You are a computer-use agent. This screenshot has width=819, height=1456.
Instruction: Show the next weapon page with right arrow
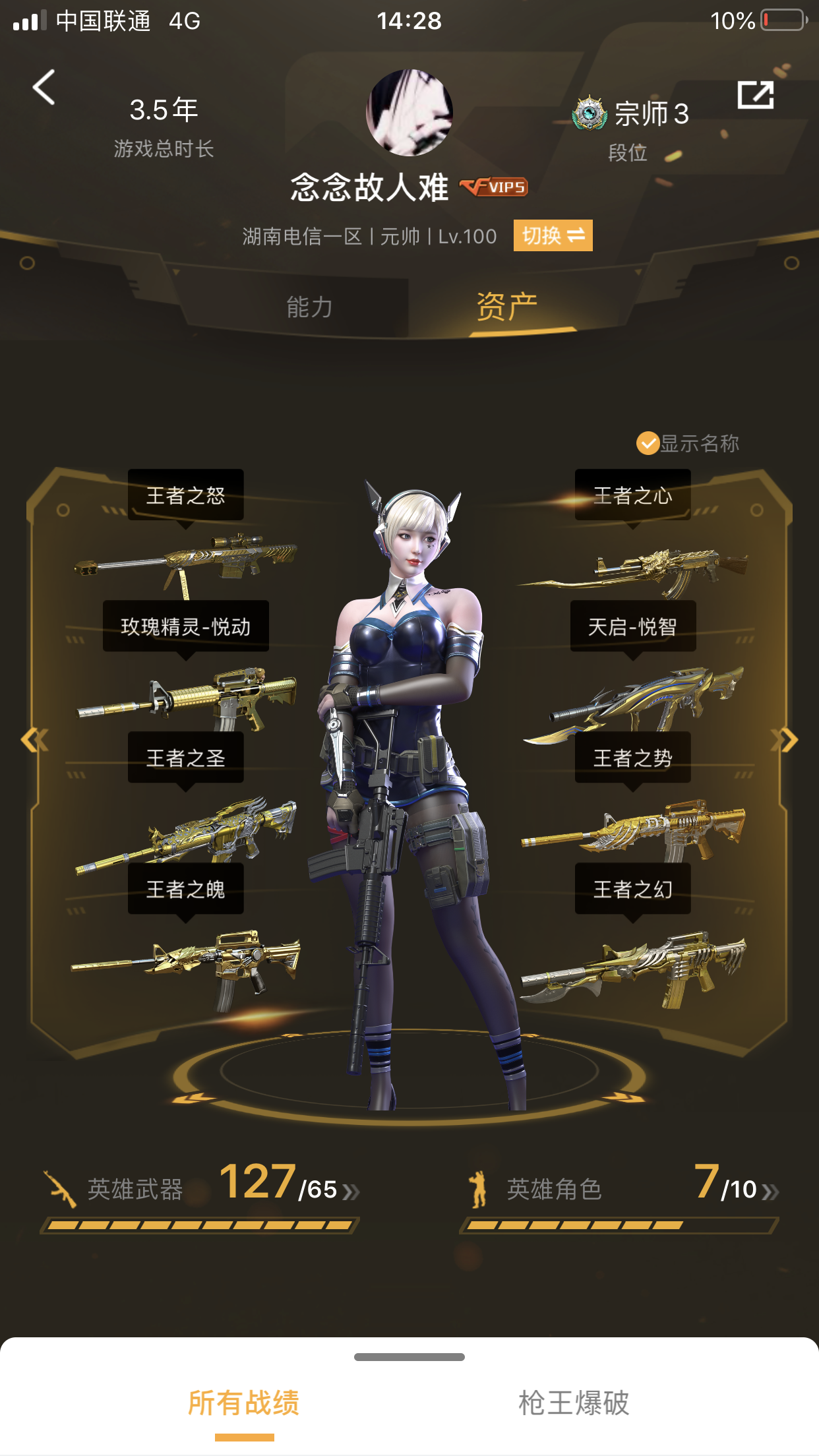785,740
